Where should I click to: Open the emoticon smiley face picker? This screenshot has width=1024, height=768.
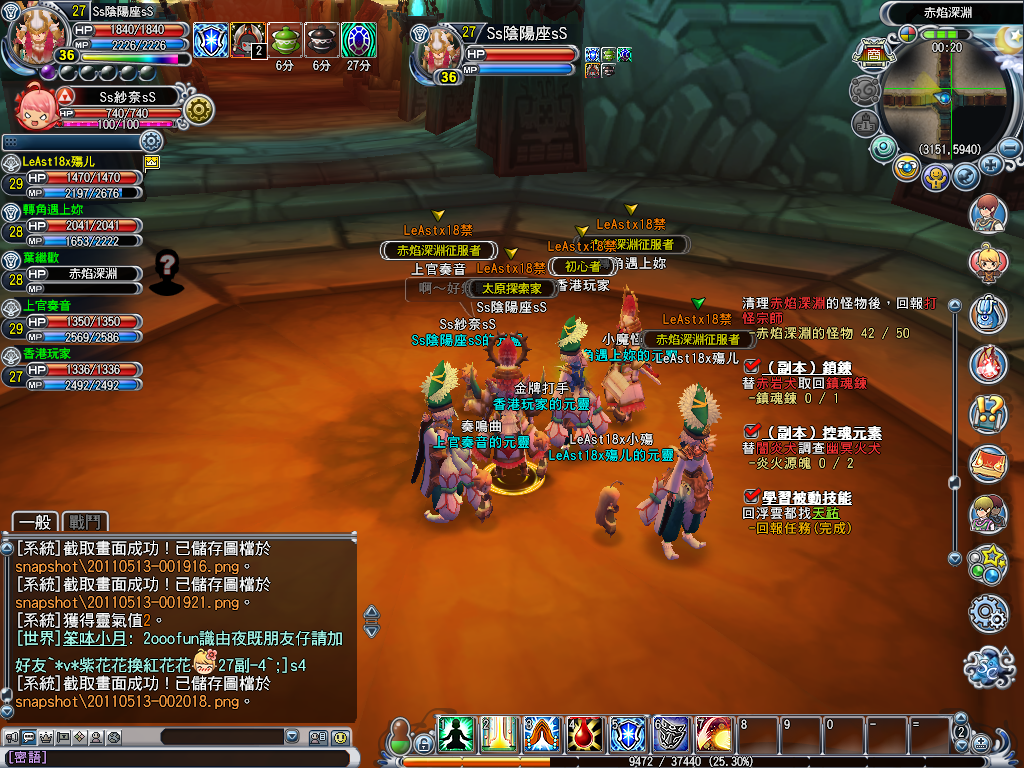click(341, 737)
